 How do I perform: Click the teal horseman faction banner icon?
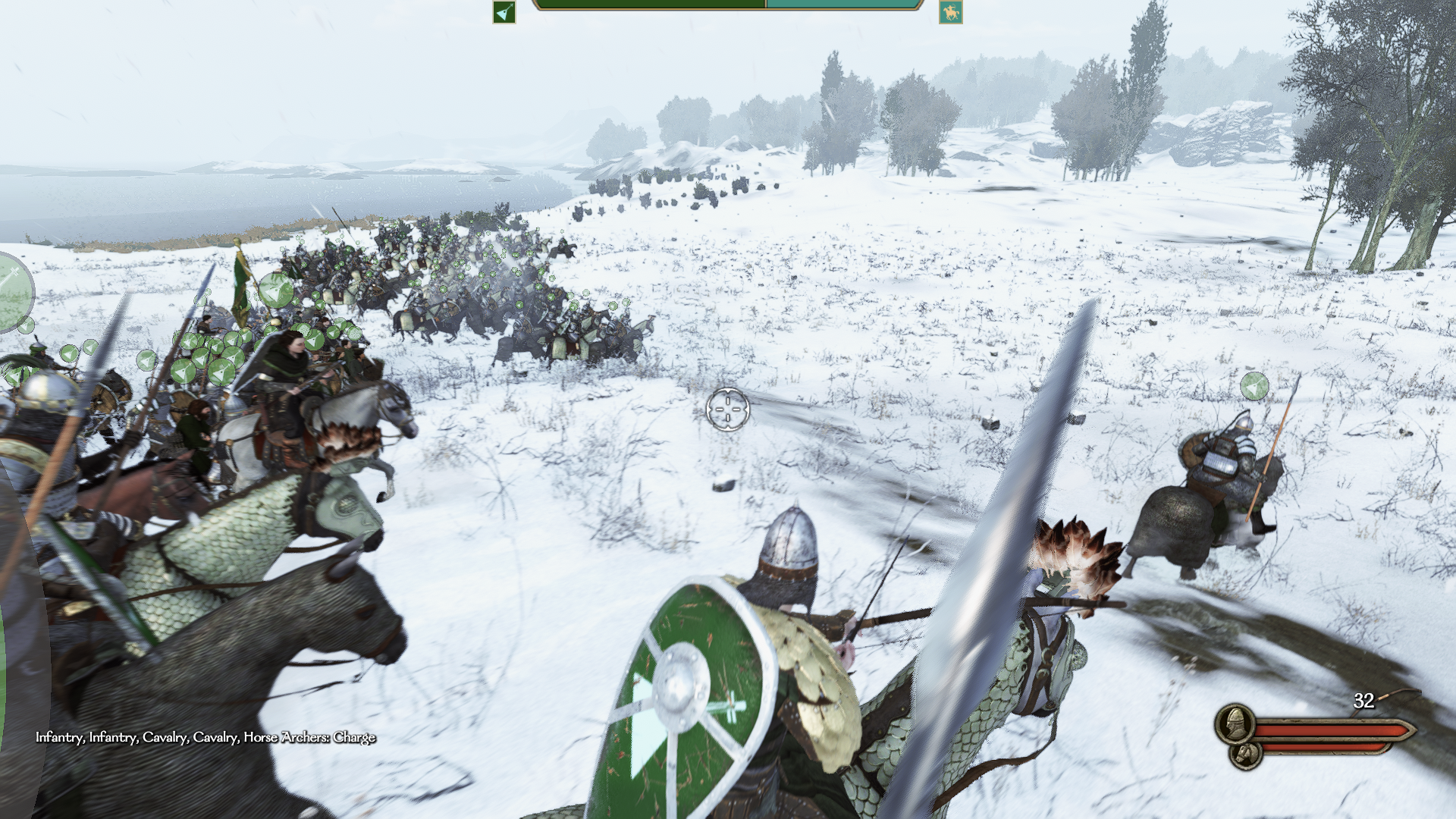click(x=950, y=12)
